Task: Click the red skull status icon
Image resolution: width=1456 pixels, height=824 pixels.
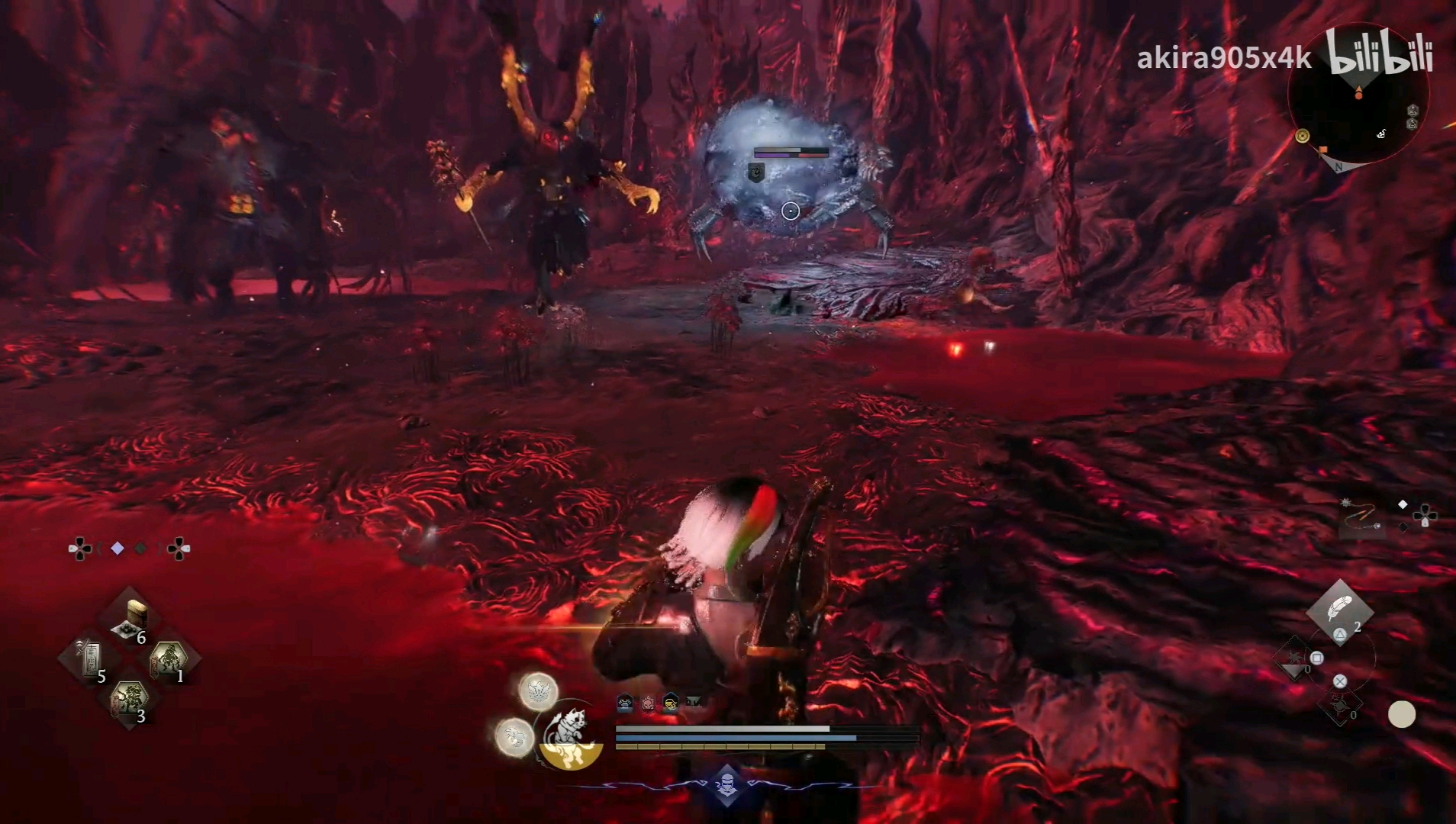Action: tap(648, 703)
